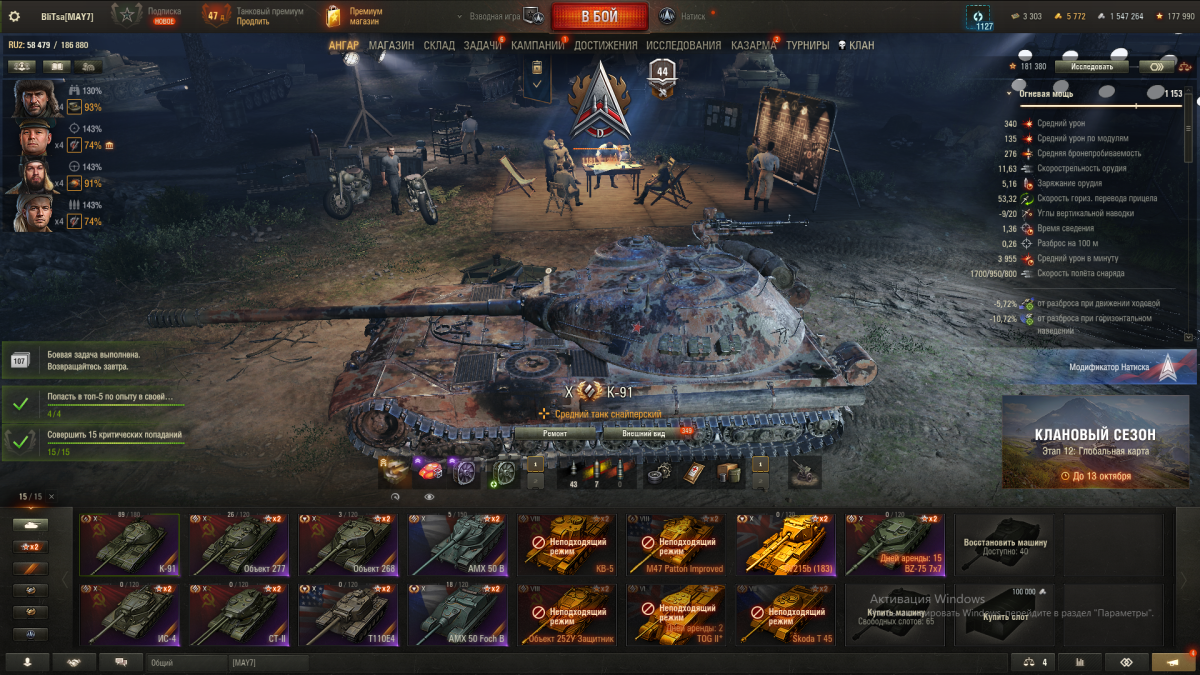Click the Ремонт button
1200x675 pixels.
(555, 433)
